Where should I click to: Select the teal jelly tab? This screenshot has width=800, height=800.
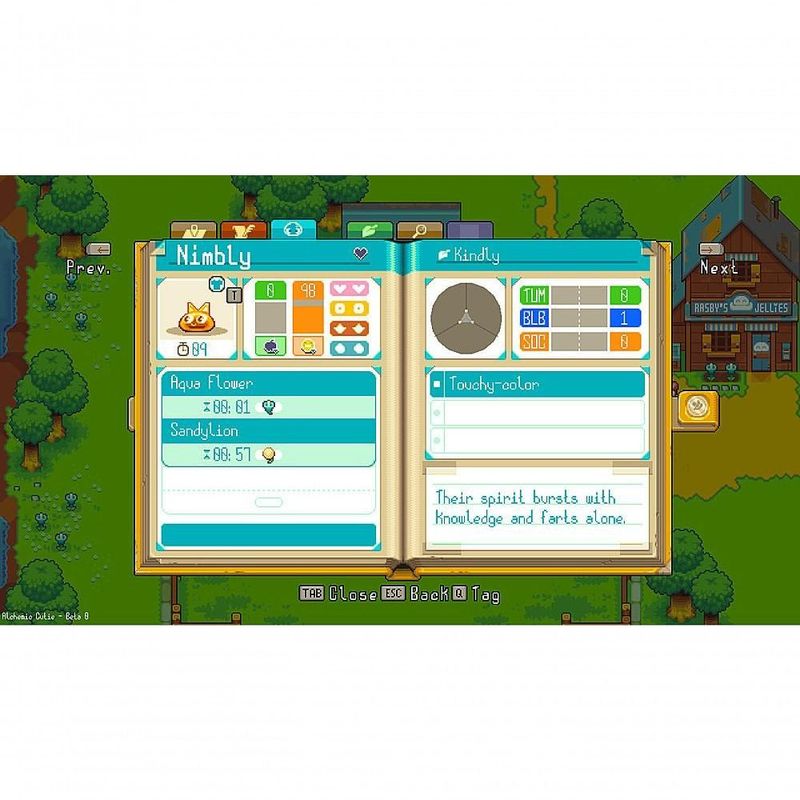click(293, 229)
